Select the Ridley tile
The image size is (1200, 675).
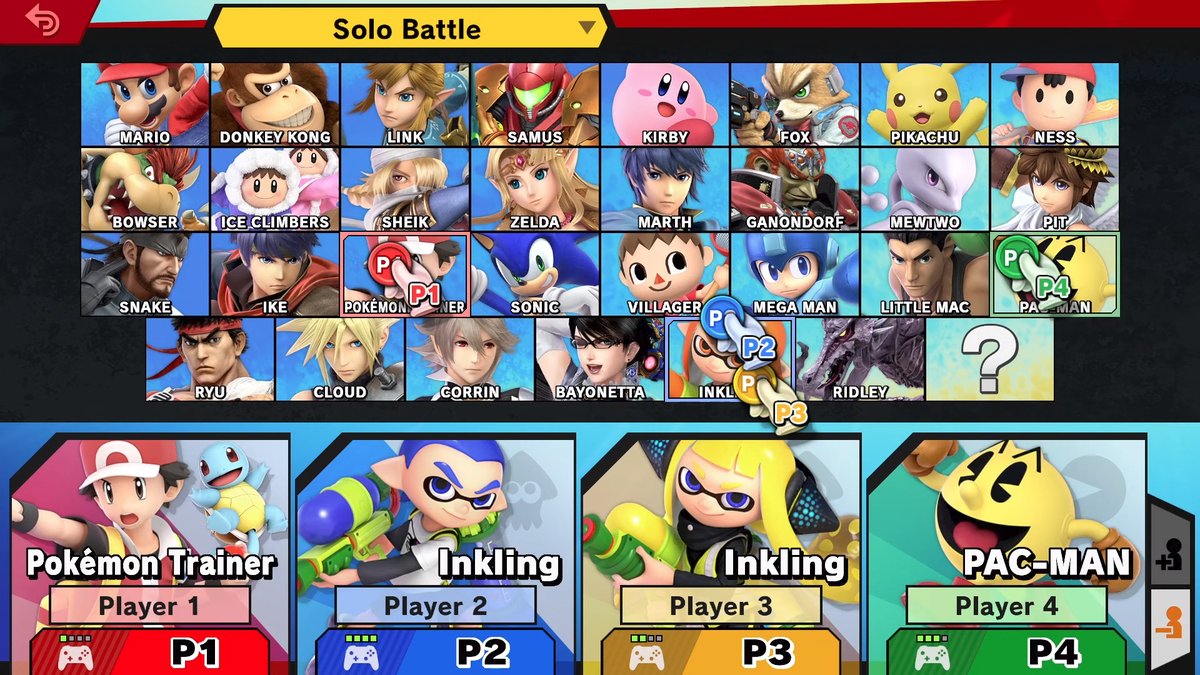pos(860,359)
